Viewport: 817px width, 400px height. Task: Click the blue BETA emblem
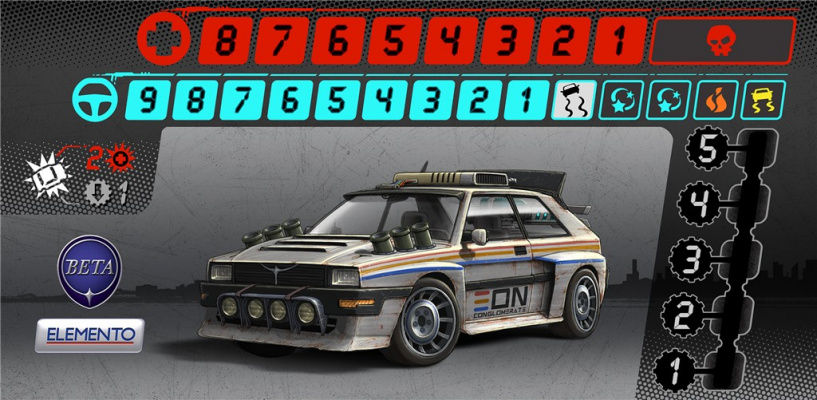(88, 269)
